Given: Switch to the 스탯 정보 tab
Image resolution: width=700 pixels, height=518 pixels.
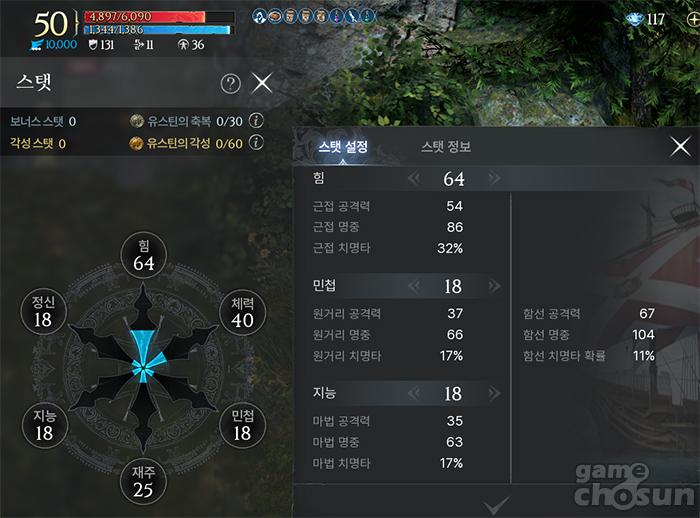Looking at the screenshot, I should 446,147.
